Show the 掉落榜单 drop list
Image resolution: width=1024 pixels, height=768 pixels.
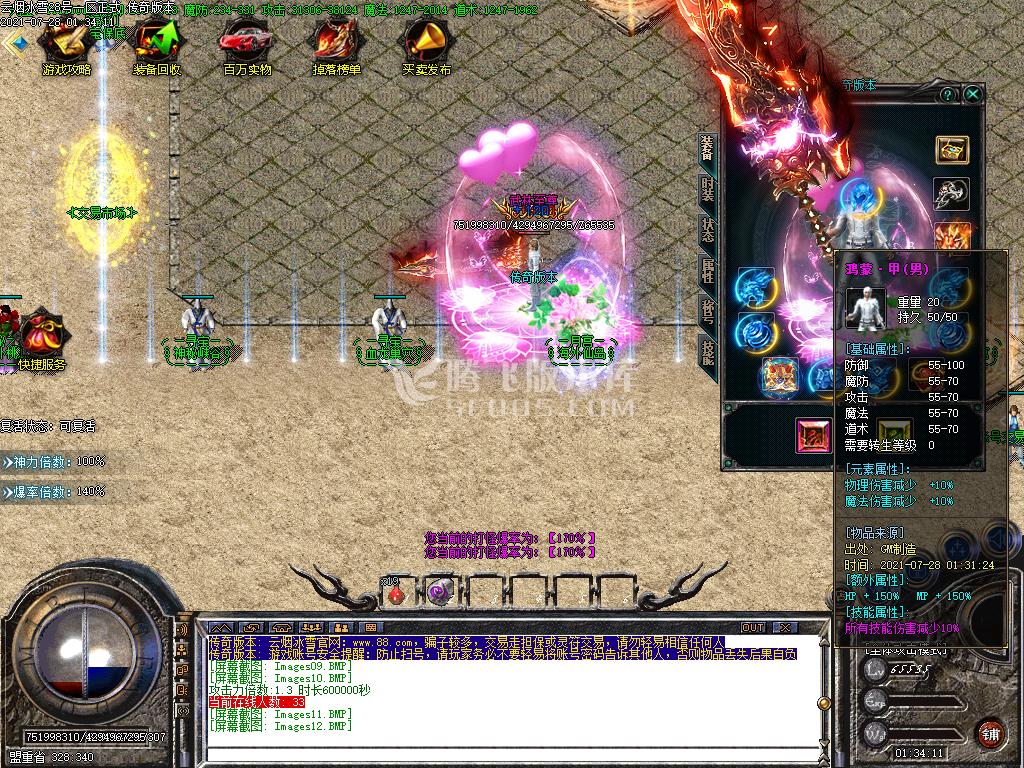(337, 45)
